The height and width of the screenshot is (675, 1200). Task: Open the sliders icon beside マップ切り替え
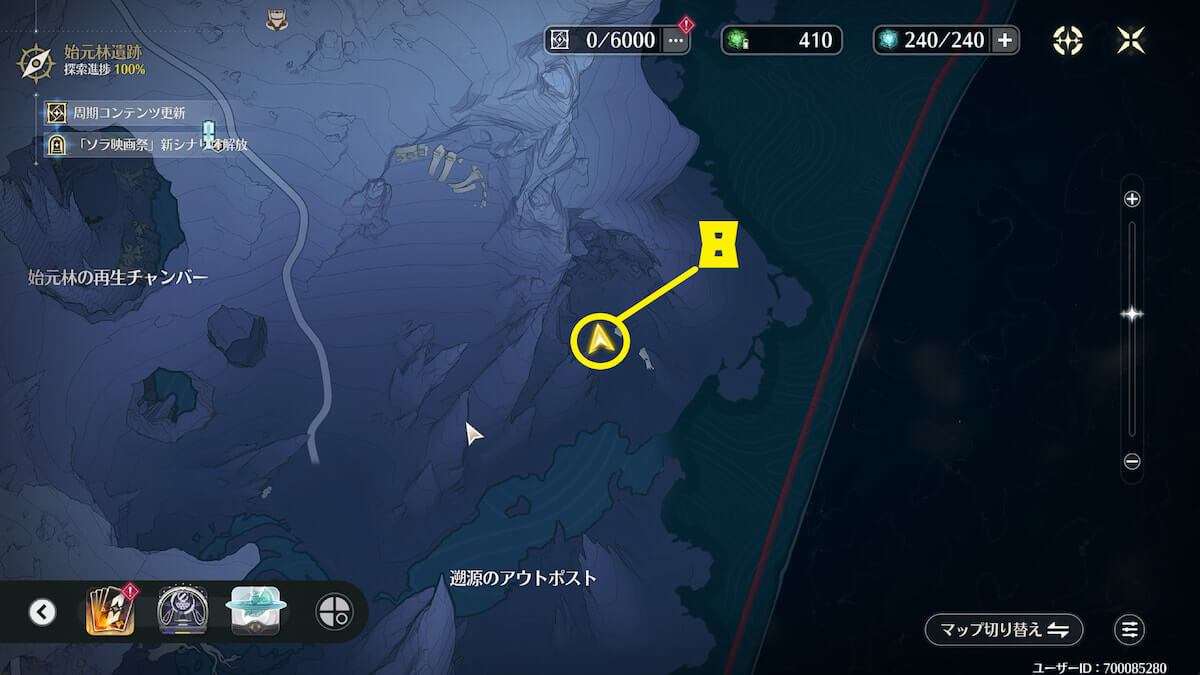[x=1130, y=629]
